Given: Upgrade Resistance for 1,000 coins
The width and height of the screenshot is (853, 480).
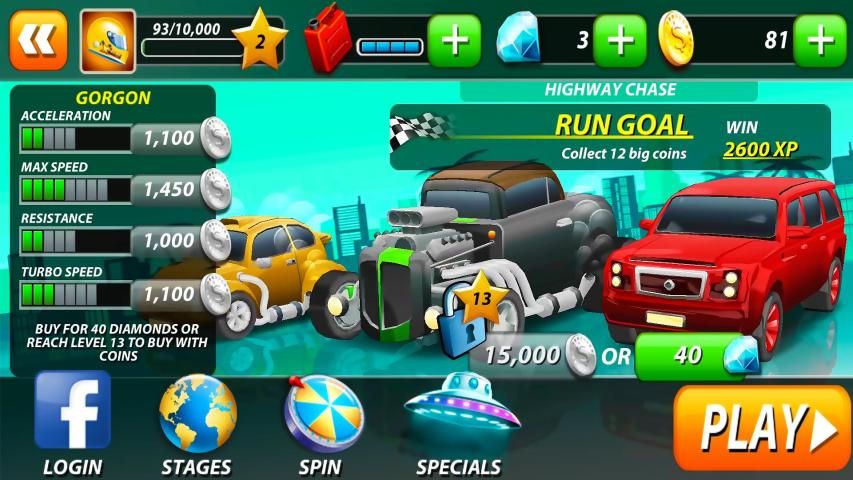Looking at the screenshot, I should tap(177, 240).
